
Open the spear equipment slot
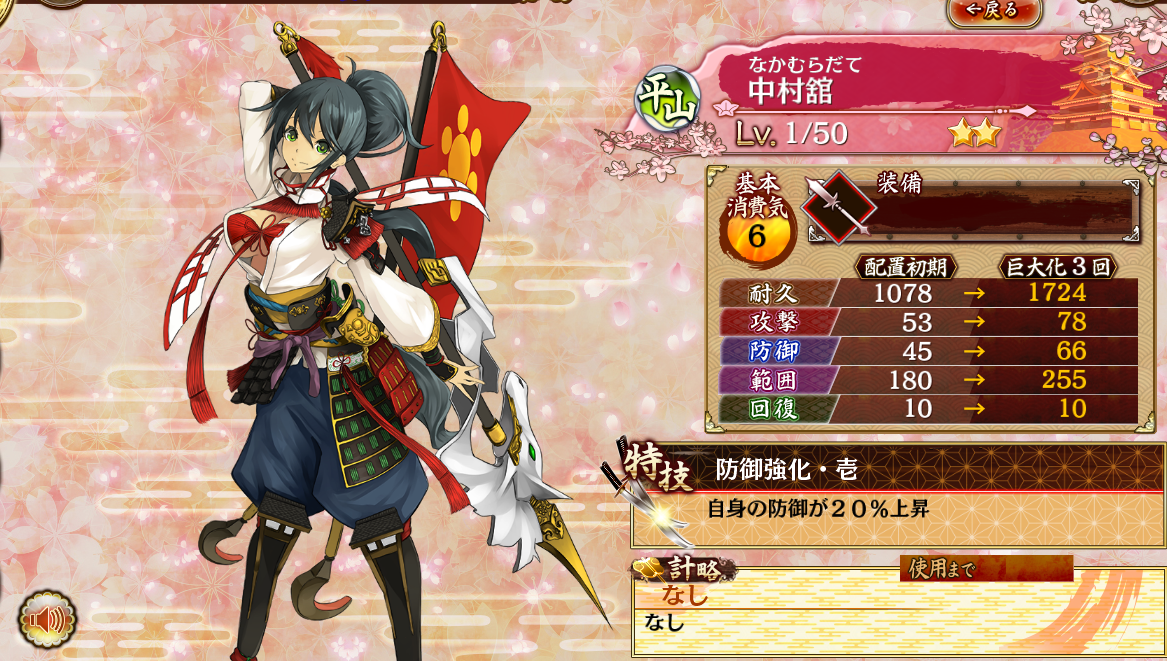[x=839, y=207]
